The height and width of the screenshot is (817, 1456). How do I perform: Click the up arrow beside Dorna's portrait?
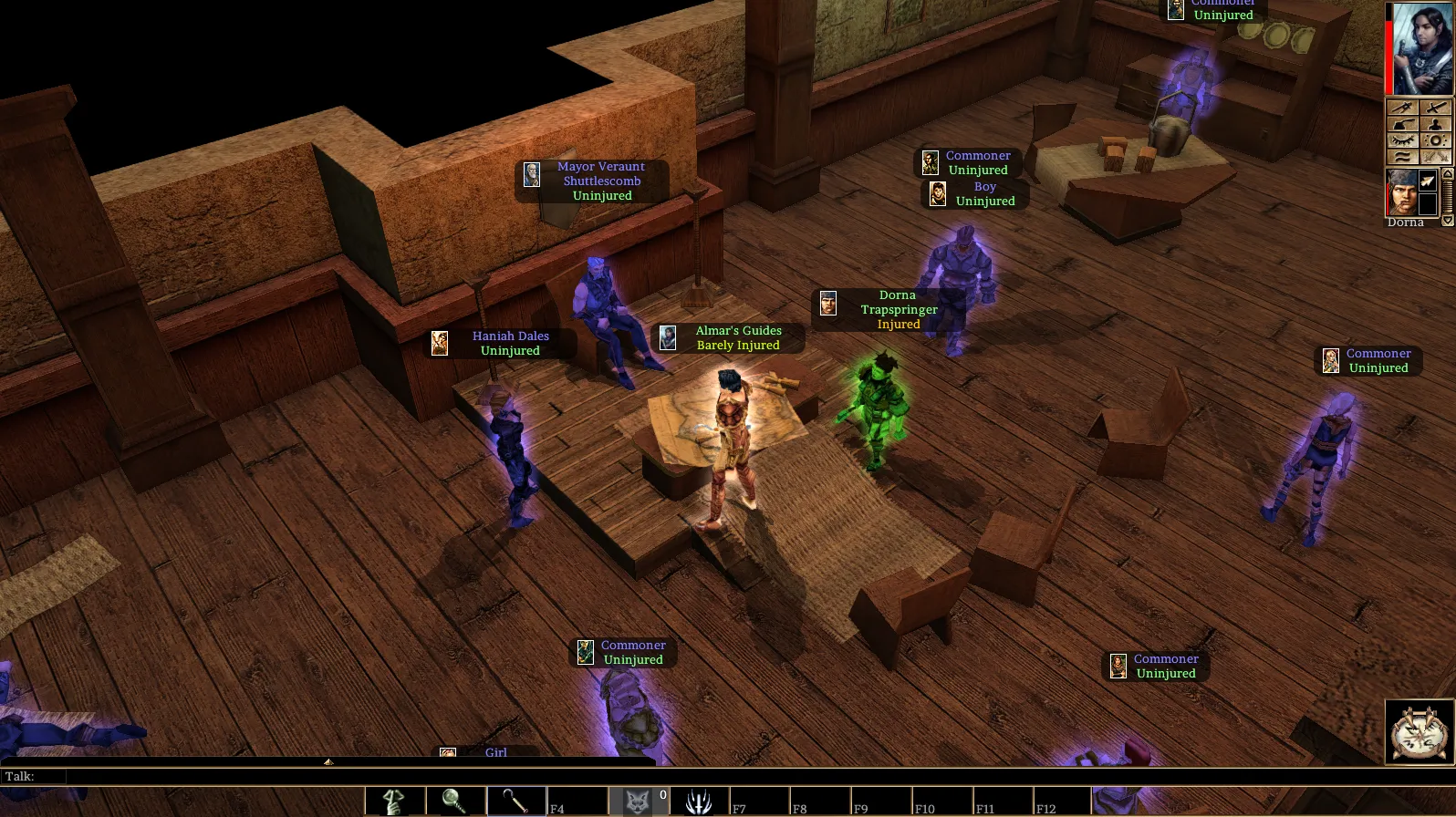pos(1447,173)
